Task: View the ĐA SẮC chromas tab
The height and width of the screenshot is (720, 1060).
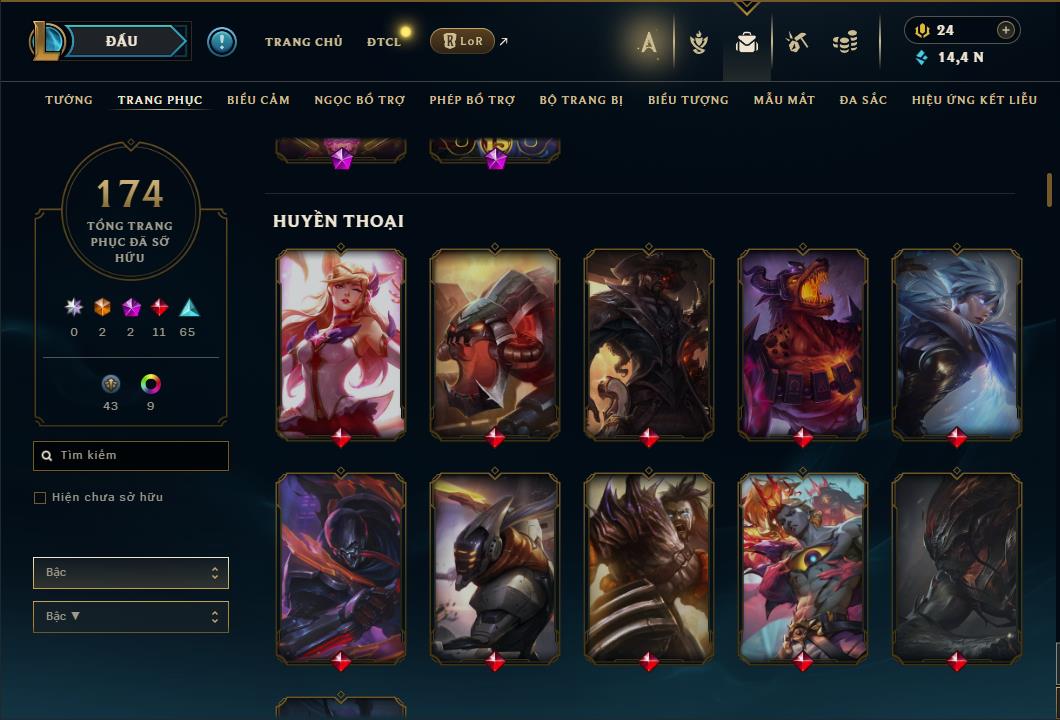Action: (863, 100)
